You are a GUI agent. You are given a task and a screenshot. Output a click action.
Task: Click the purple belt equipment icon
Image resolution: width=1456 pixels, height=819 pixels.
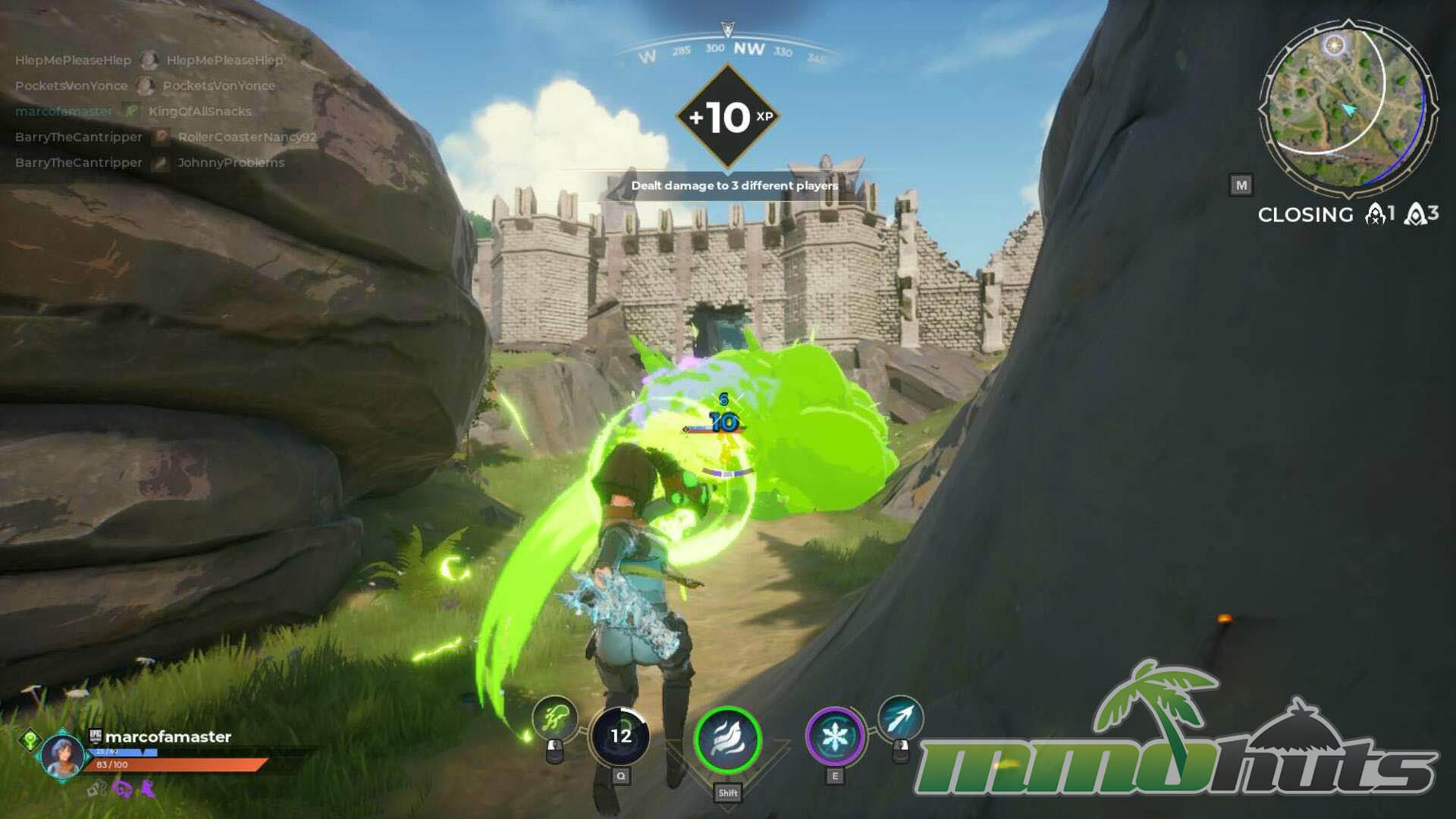coord(122,789)
